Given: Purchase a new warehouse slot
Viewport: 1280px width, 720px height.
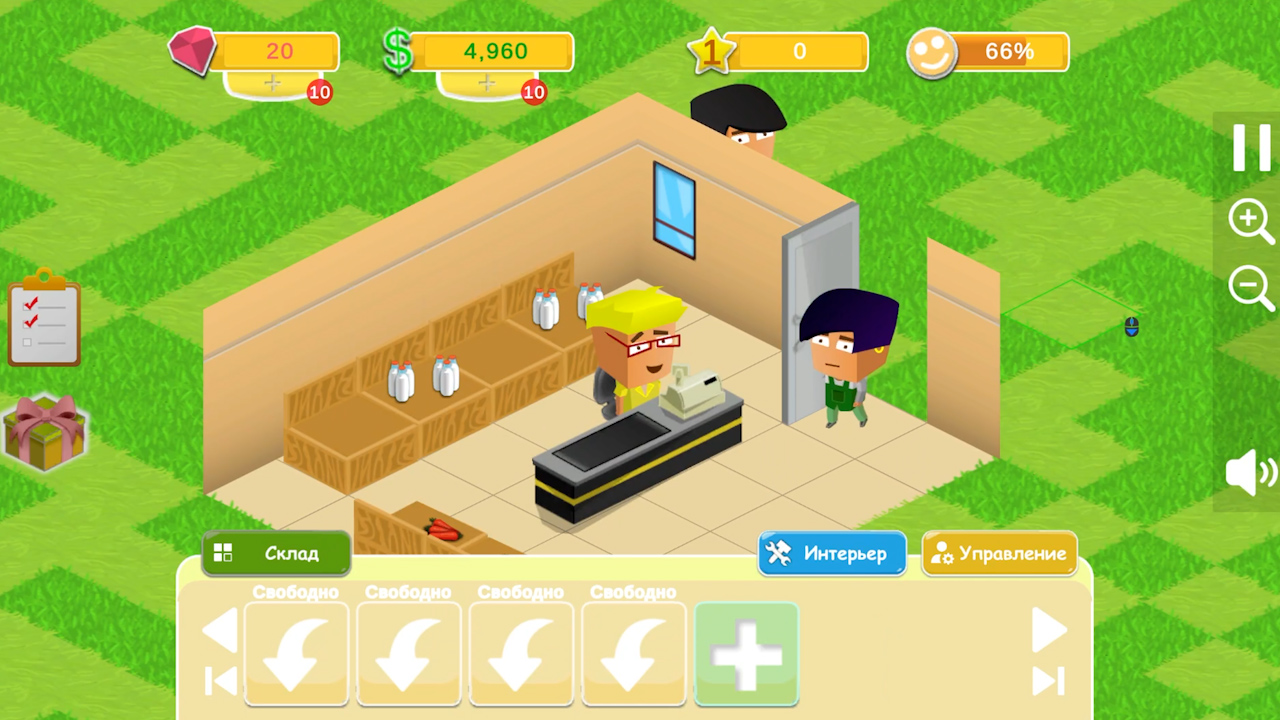Looking at the screenshot, I should pyautogui.click(x=746, y=654).
